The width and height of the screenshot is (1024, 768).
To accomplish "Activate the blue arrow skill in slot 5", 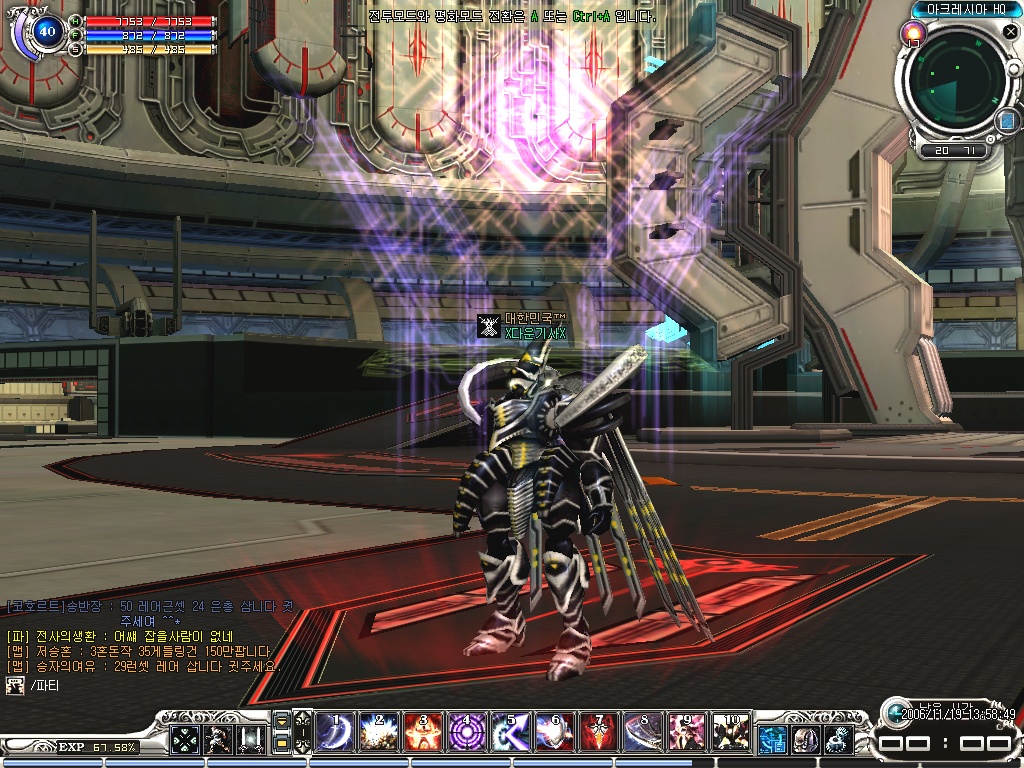I will [509, 733].
